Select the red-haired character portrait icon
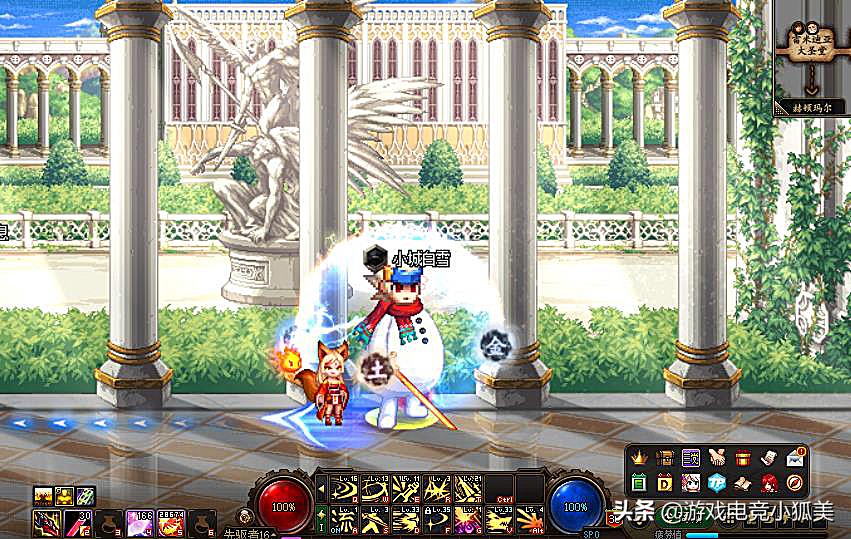The height and width of the screenshot is (539, 851). click(769, 484)
